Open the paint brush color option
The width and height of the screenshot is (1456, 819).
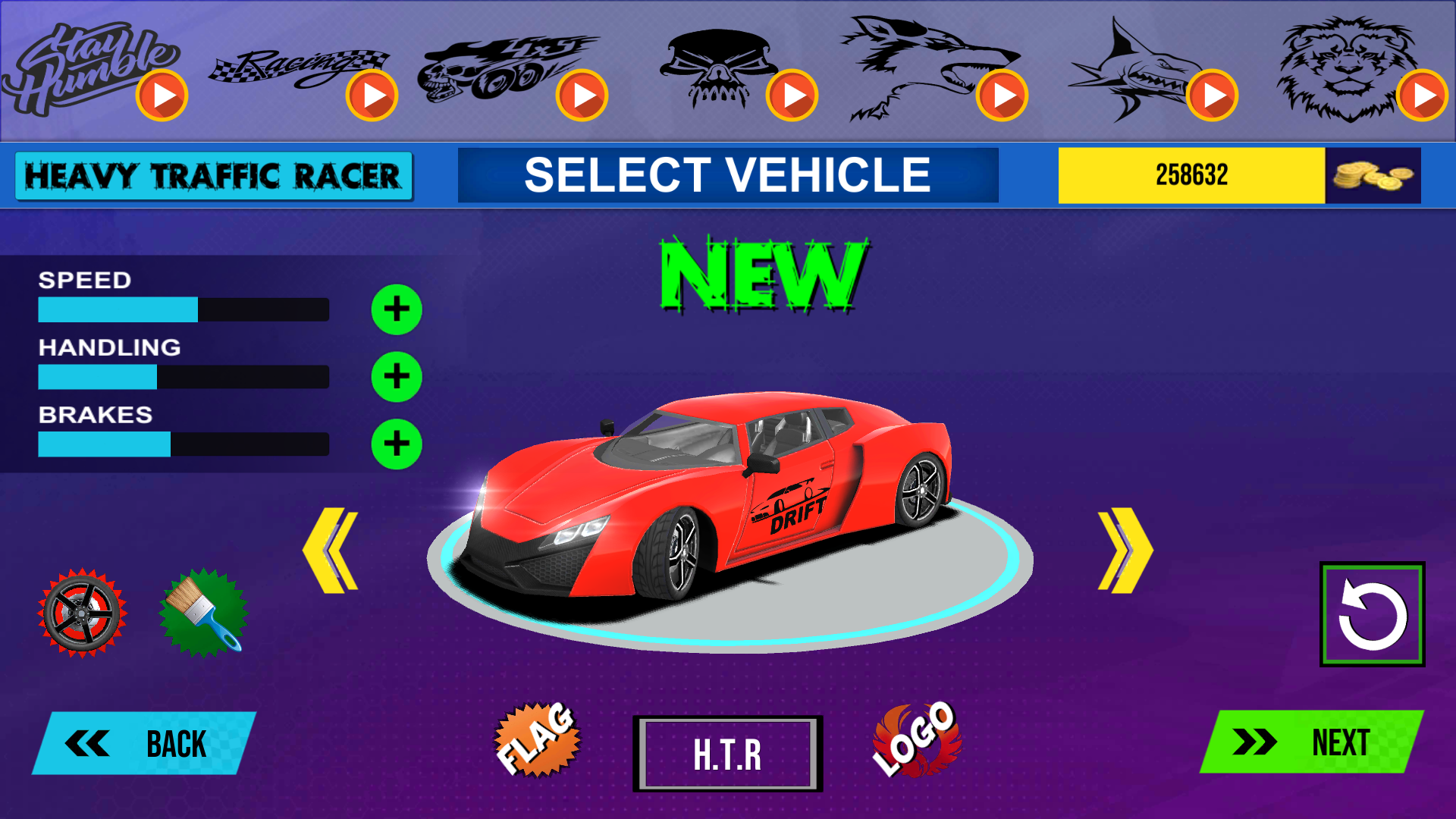click(x=203, y=613)
